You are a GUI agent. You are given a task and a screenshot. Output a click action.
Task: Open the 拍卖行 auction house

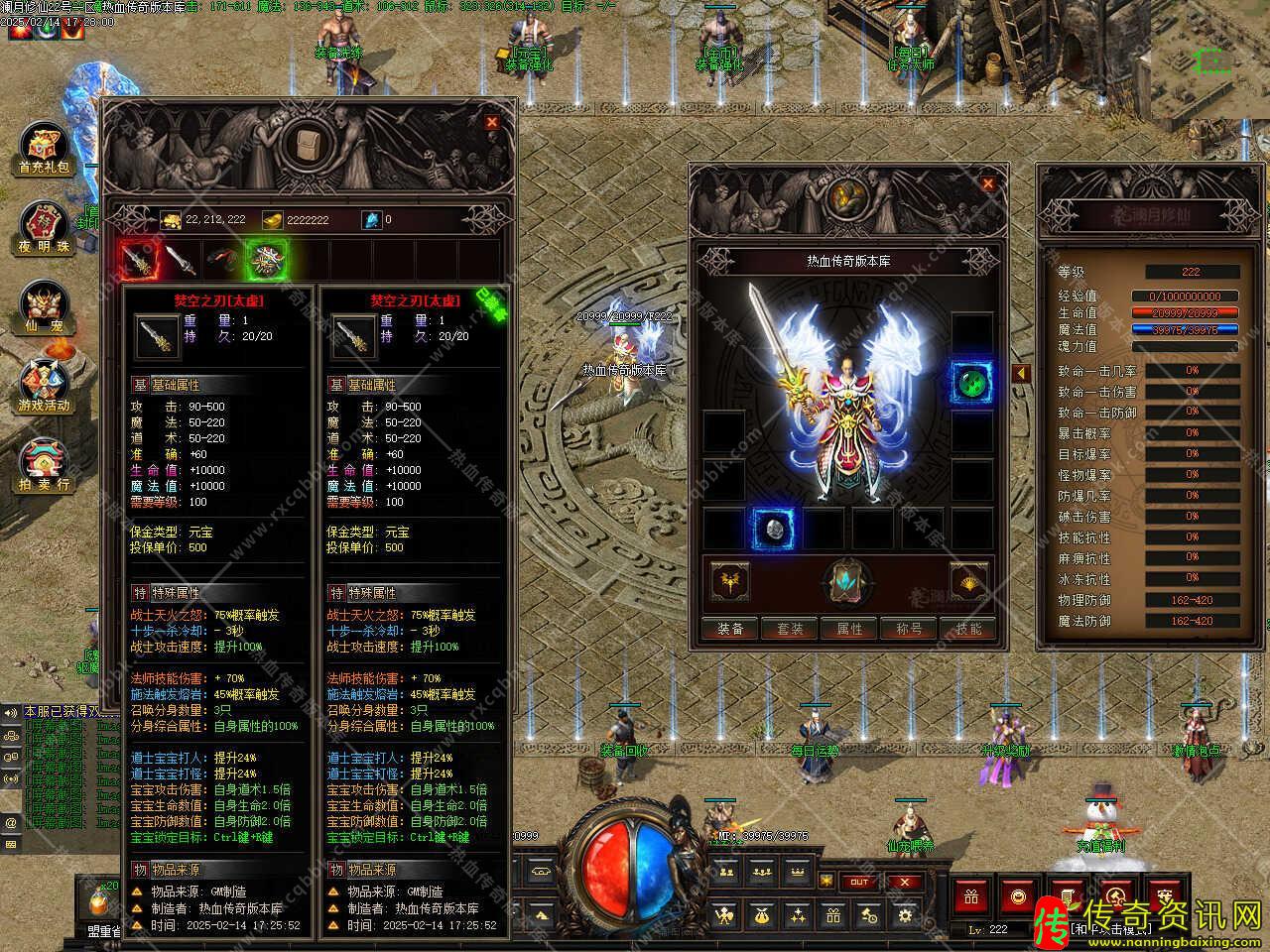[45, 466]
